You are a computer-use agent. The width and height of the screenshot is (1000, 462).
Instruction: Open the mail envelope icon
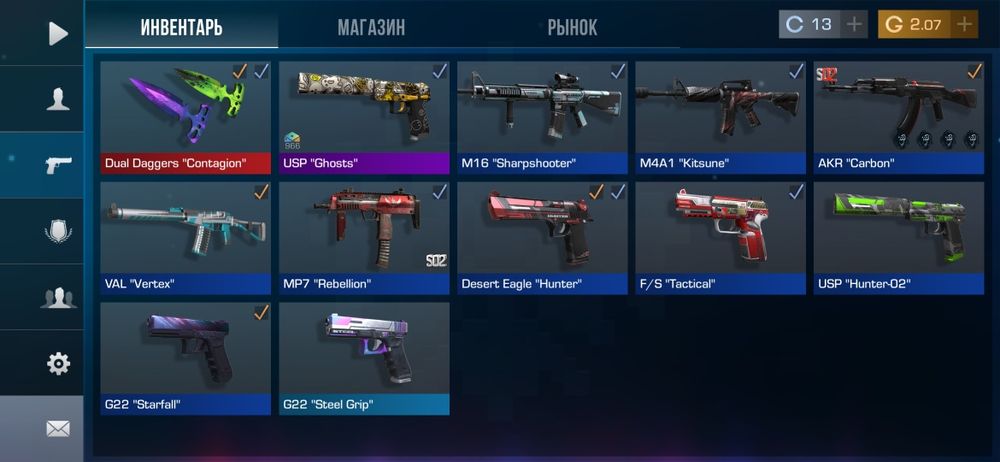point(57,428)
